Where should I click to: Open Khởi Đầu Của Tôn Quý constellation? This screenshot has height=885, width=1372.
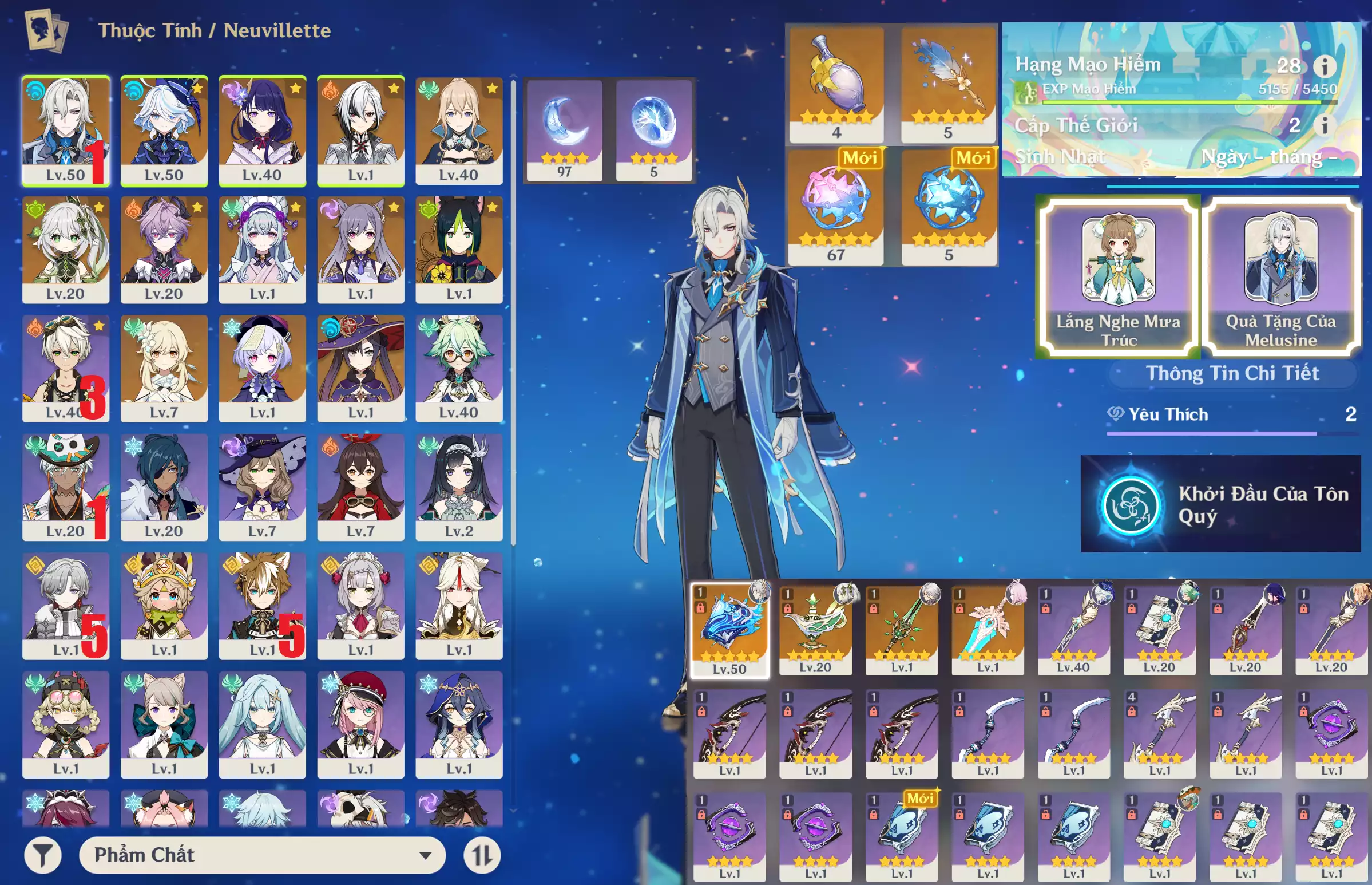pyautogui.click(x=1220, y=504)
